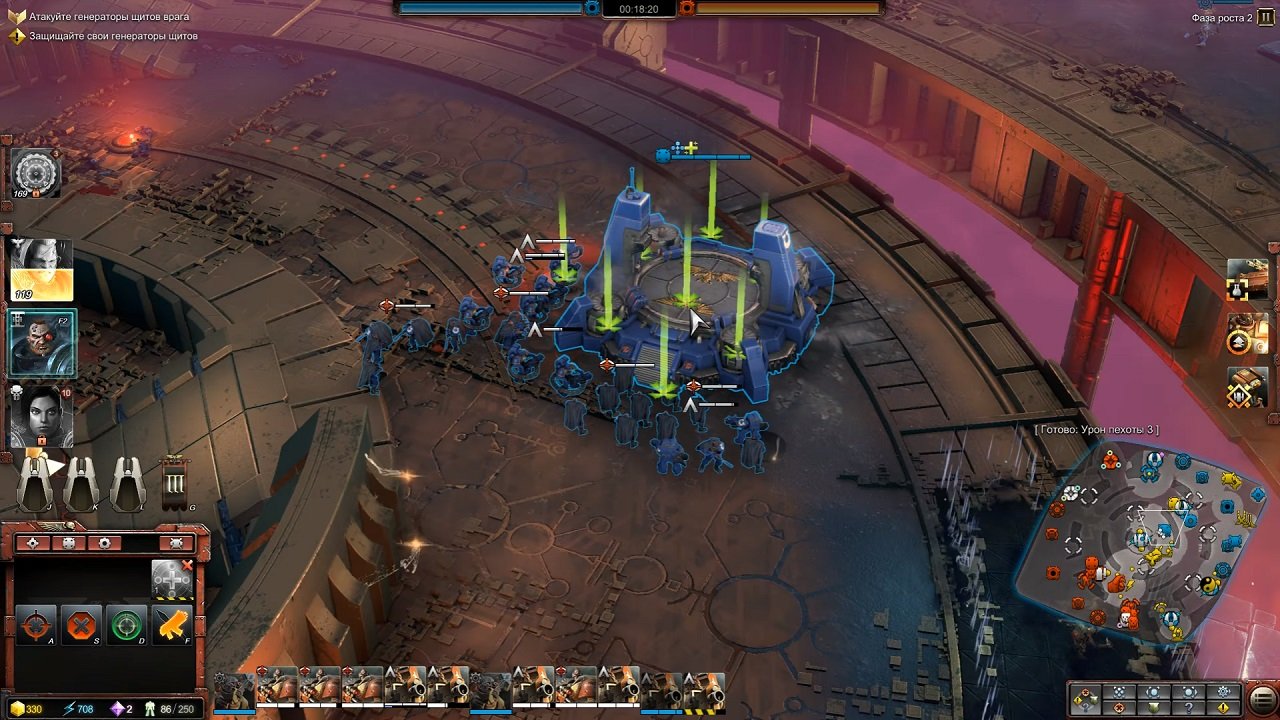1280x720 pixels.
Task: Send an attack ping from the minimap panel
Action: pyautogui.click(x=1118, y=706)
